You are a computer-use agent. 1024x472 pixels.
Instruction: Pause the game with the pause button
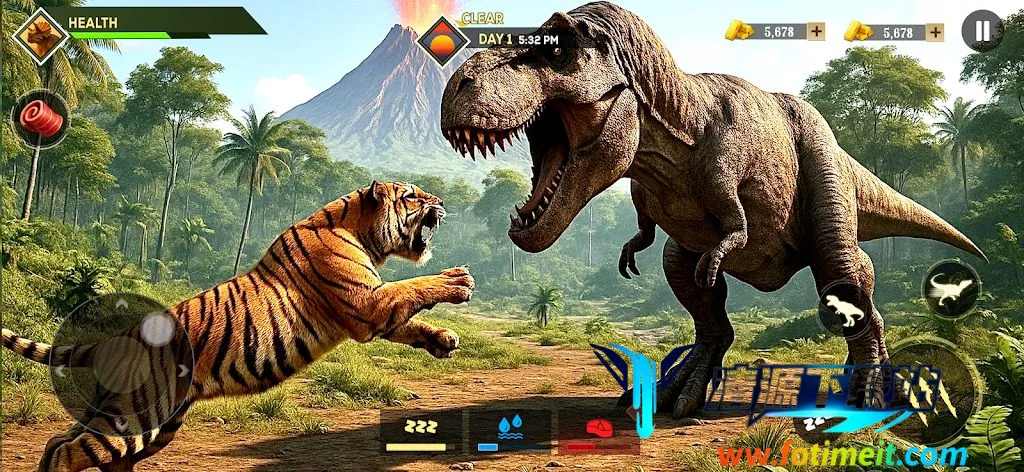point(982,31)
